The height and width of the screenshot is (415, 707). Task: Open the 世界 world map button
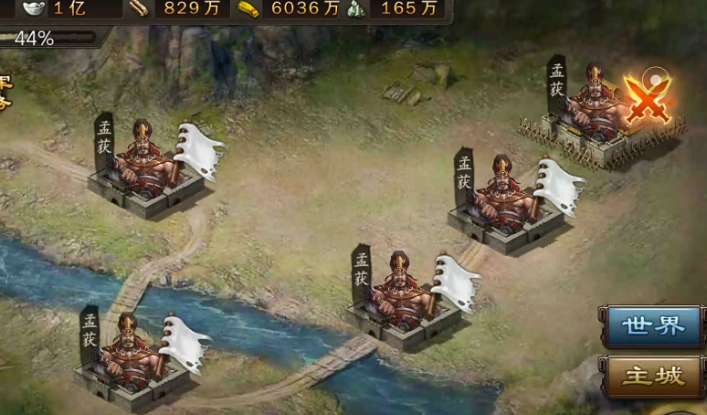pyautogui.click(x=652, y=326)
